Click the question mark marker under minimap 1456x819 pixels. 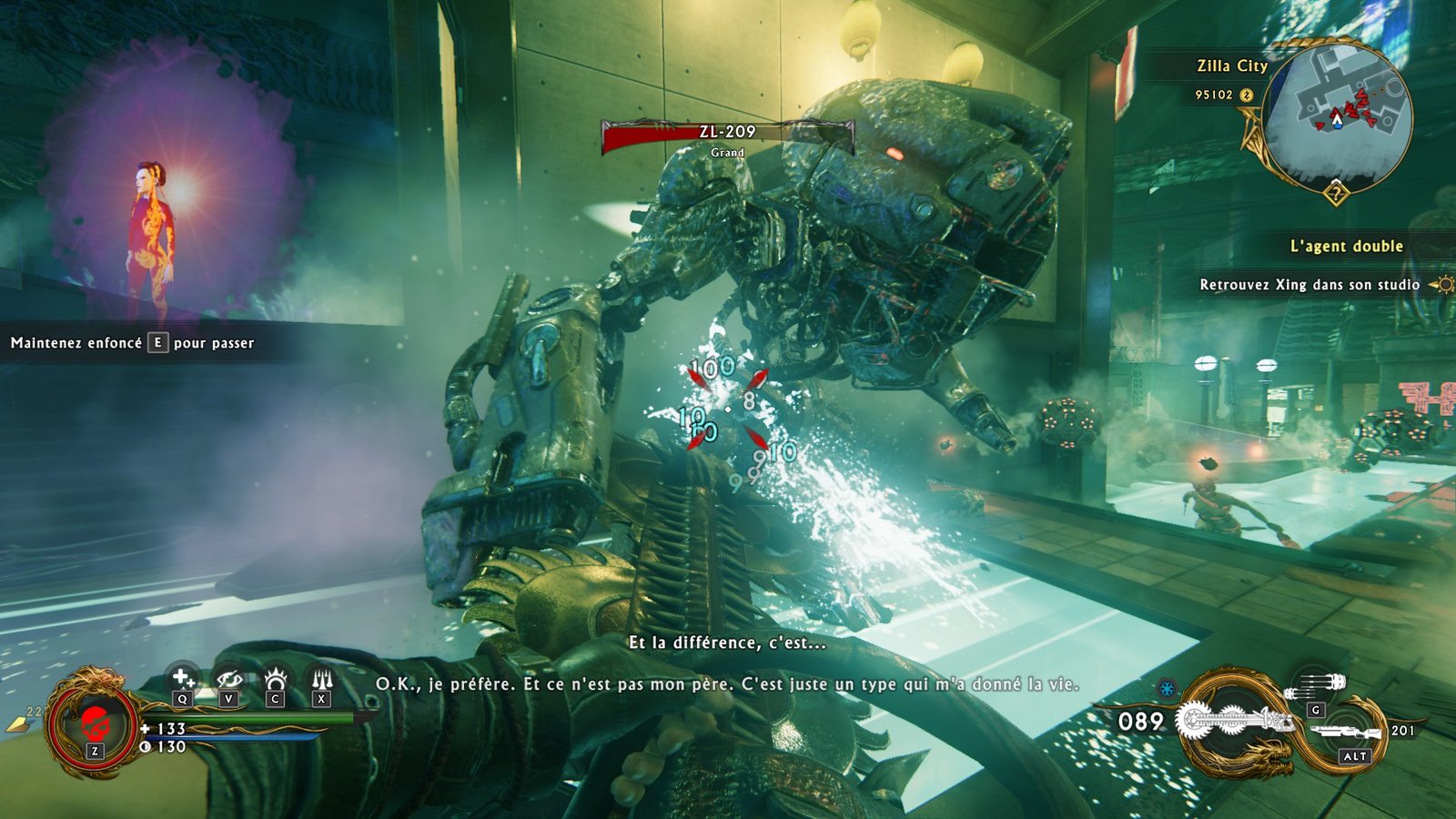click(x=1335, y=193)
